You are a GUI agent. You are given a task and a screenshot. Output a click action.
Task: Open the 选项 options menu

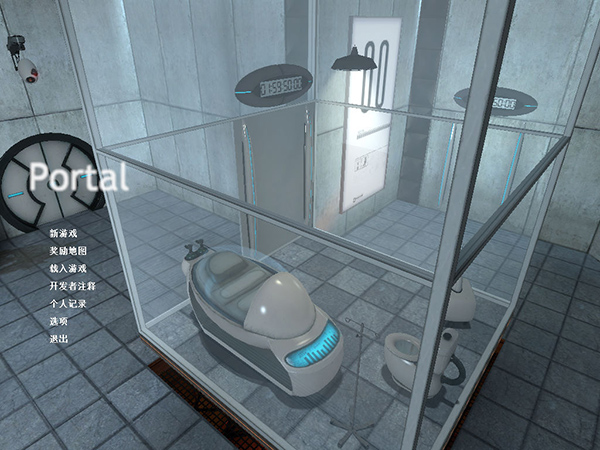coord(58,321)
